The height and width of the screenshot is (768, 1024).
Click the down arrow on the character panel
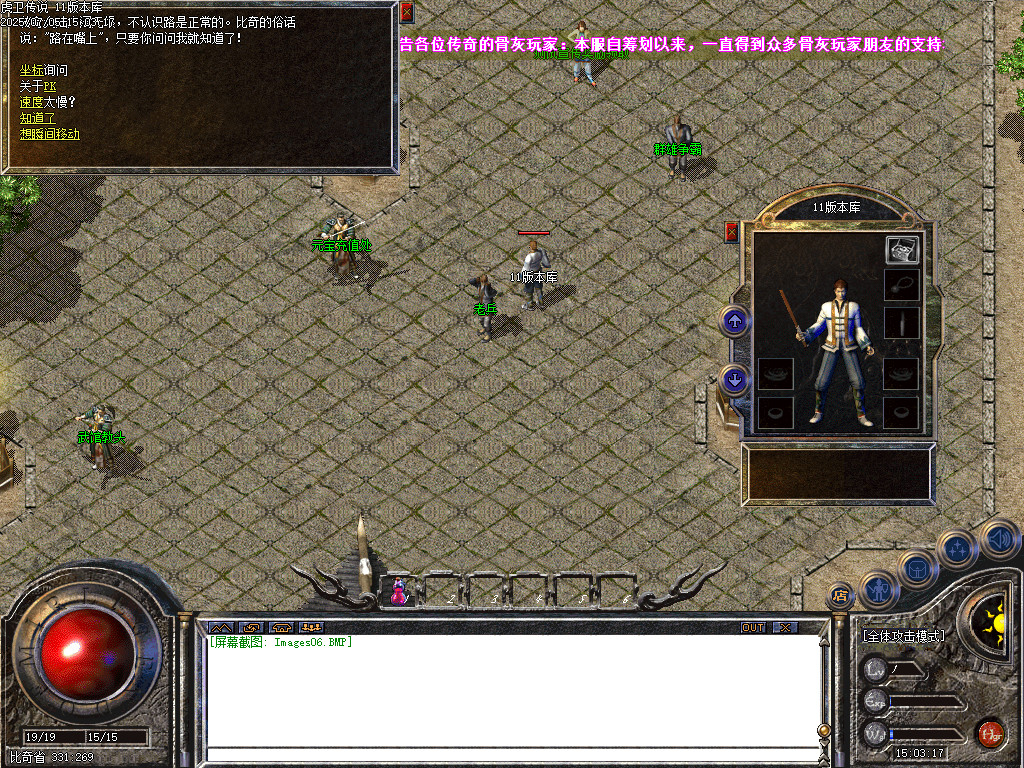click(x=735, y=379)
